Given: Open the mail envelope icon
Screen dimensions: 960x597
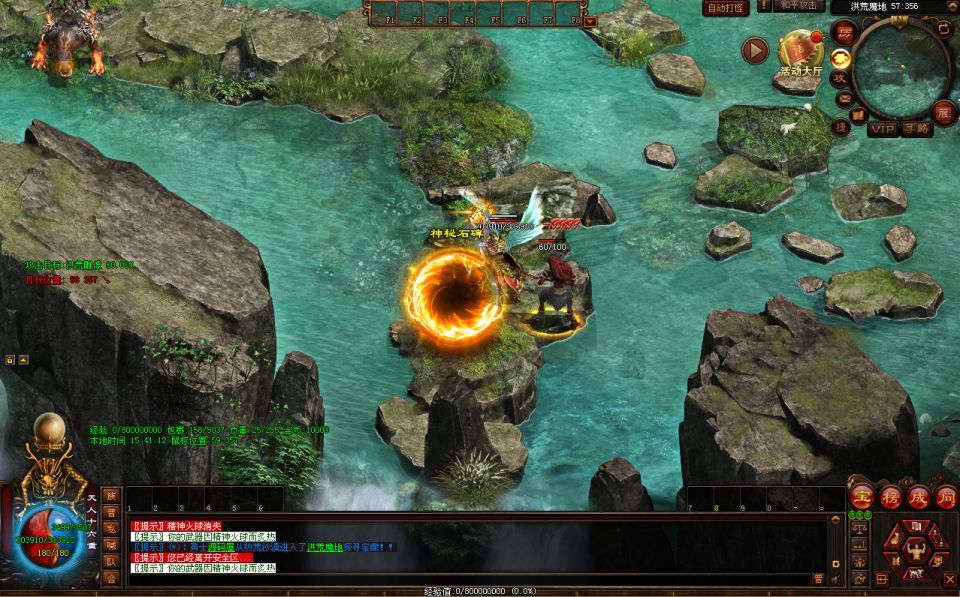Looking at the screenshot, I should click(845, 100).
